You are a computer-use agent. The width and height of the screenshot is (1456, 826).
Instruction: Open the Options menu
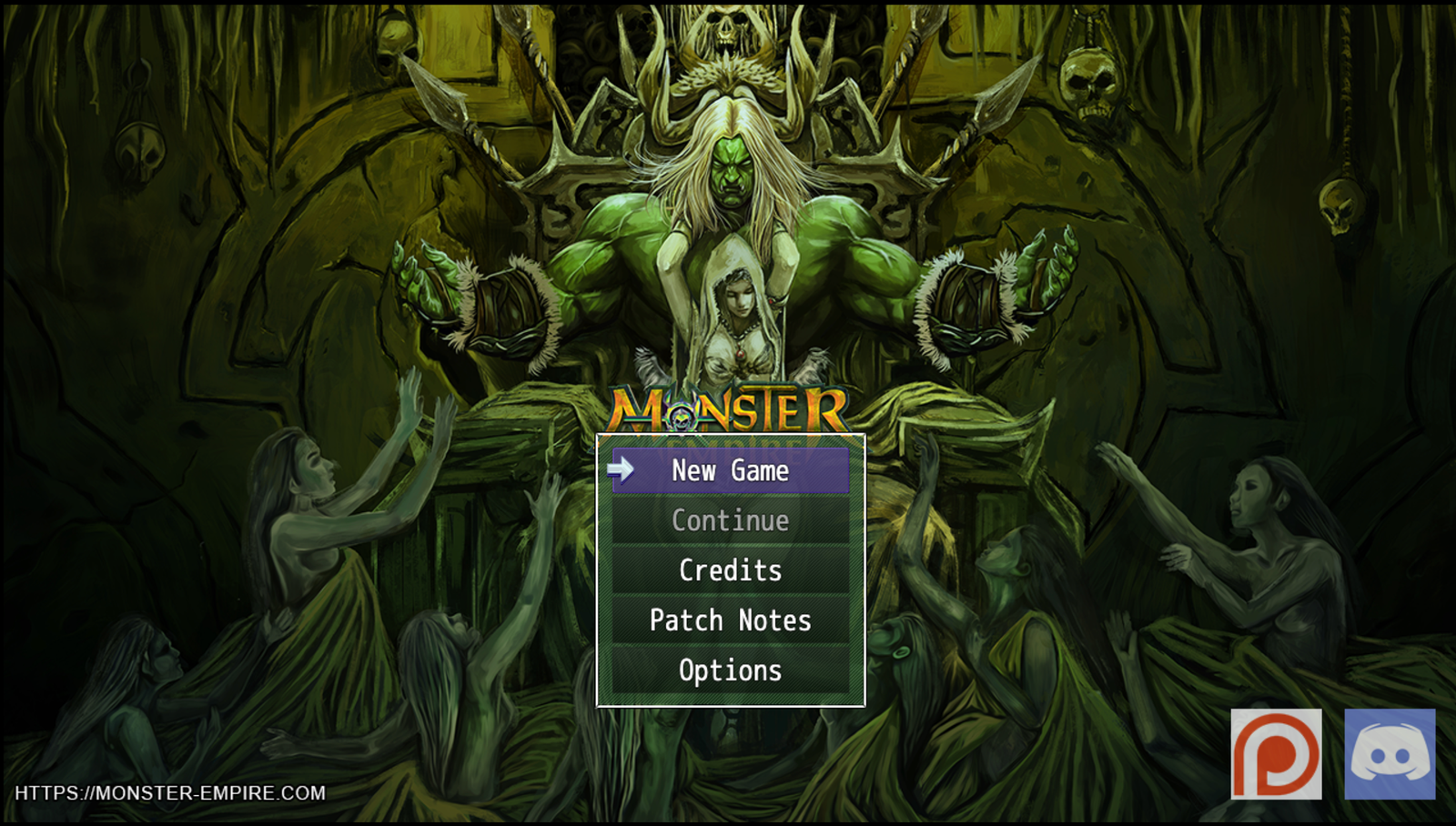click(728, 670)
